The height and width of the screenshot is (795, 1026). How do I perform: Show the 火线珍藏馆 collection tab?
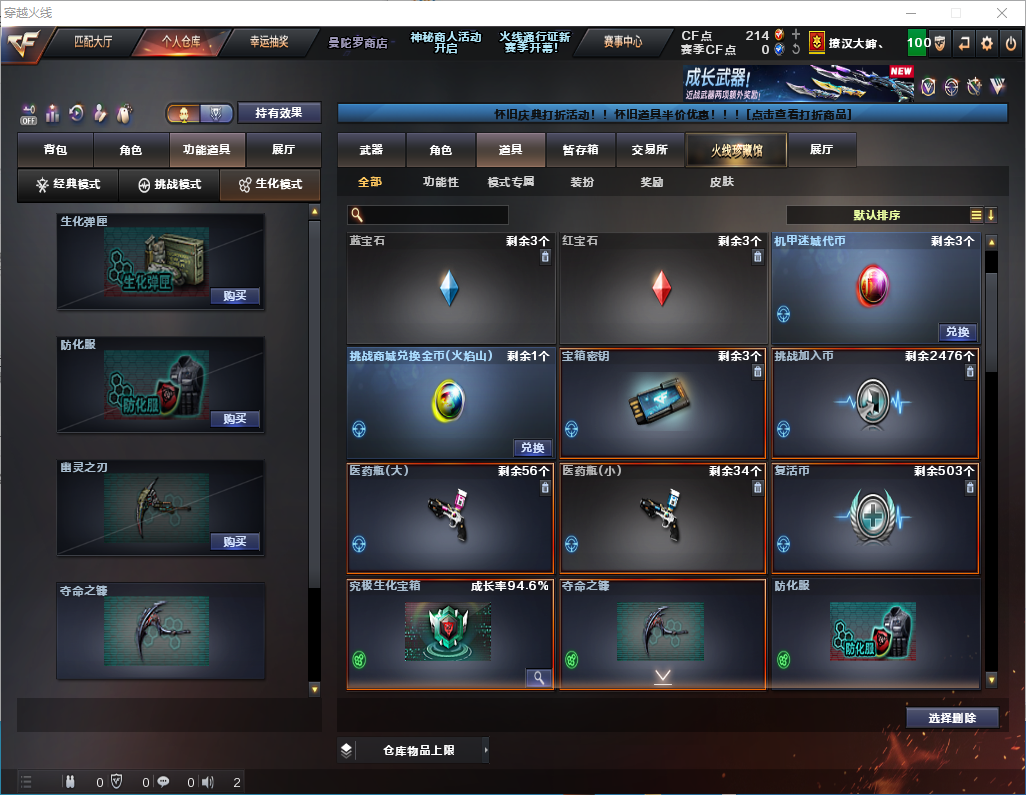[x=736, y=150]
